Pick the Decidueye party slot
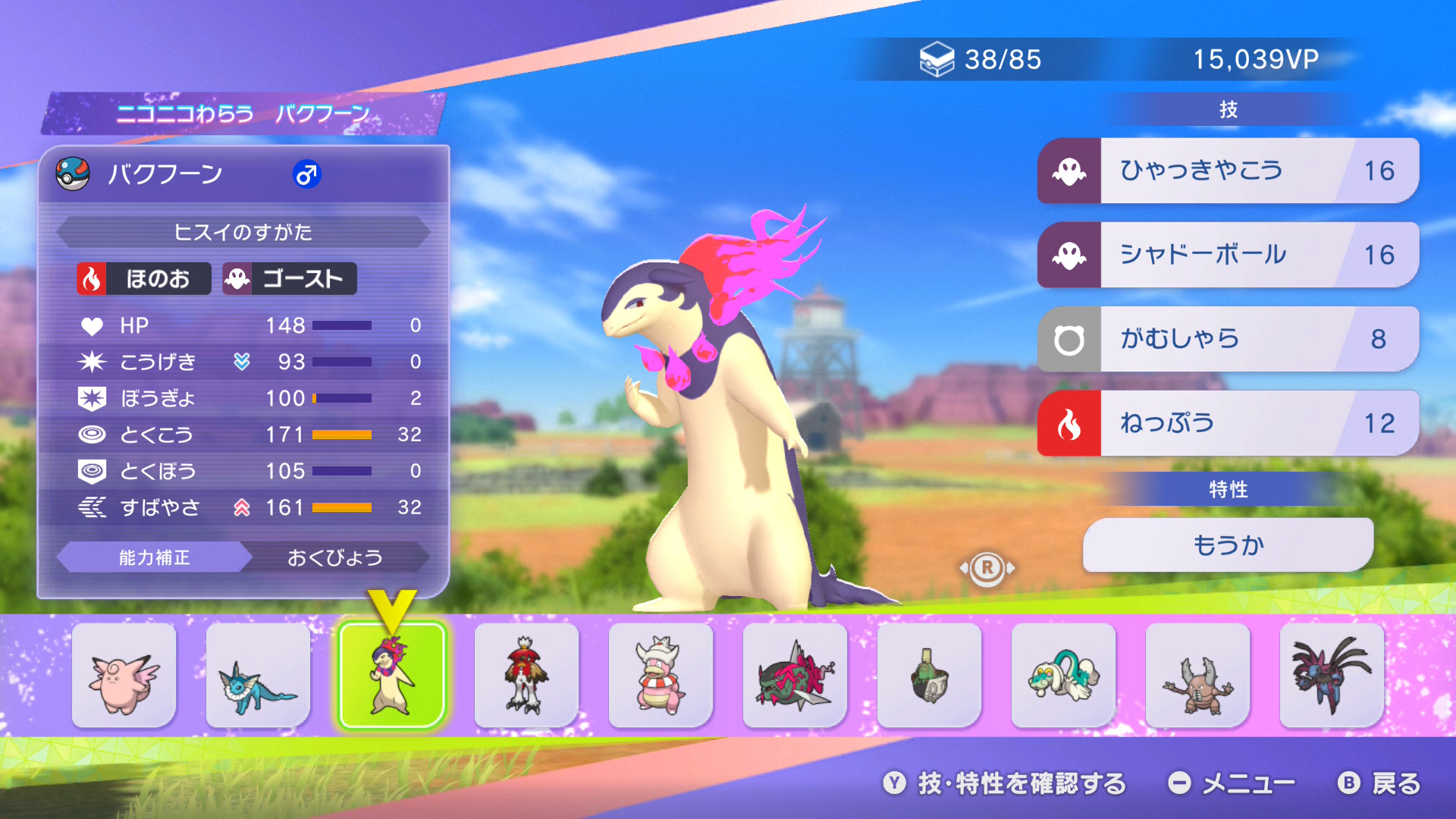The image size is (1456, 819). coord(526,675)
